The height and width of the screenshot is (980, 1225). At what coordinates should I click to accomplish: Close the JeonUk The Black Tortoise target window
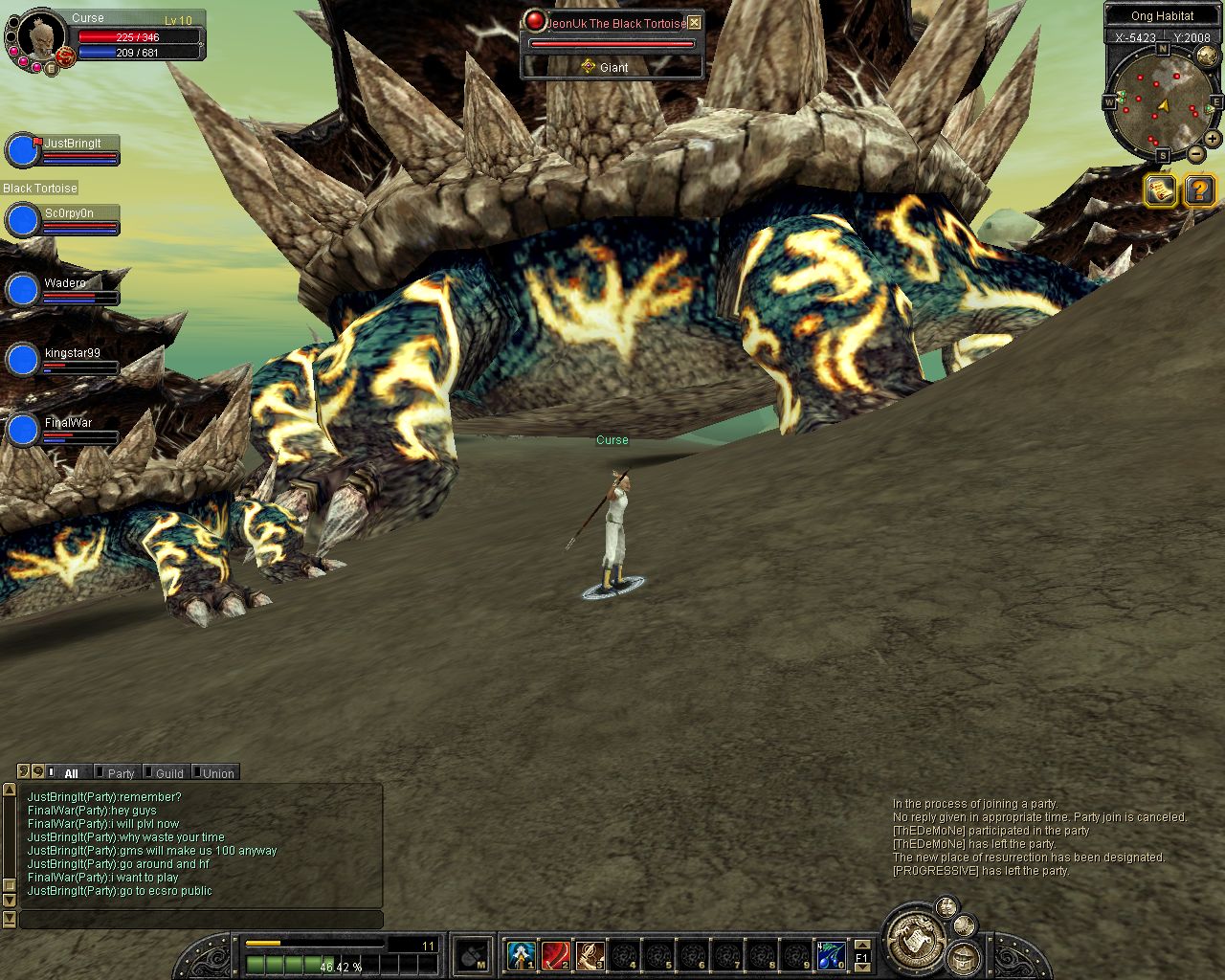(695, 23)
